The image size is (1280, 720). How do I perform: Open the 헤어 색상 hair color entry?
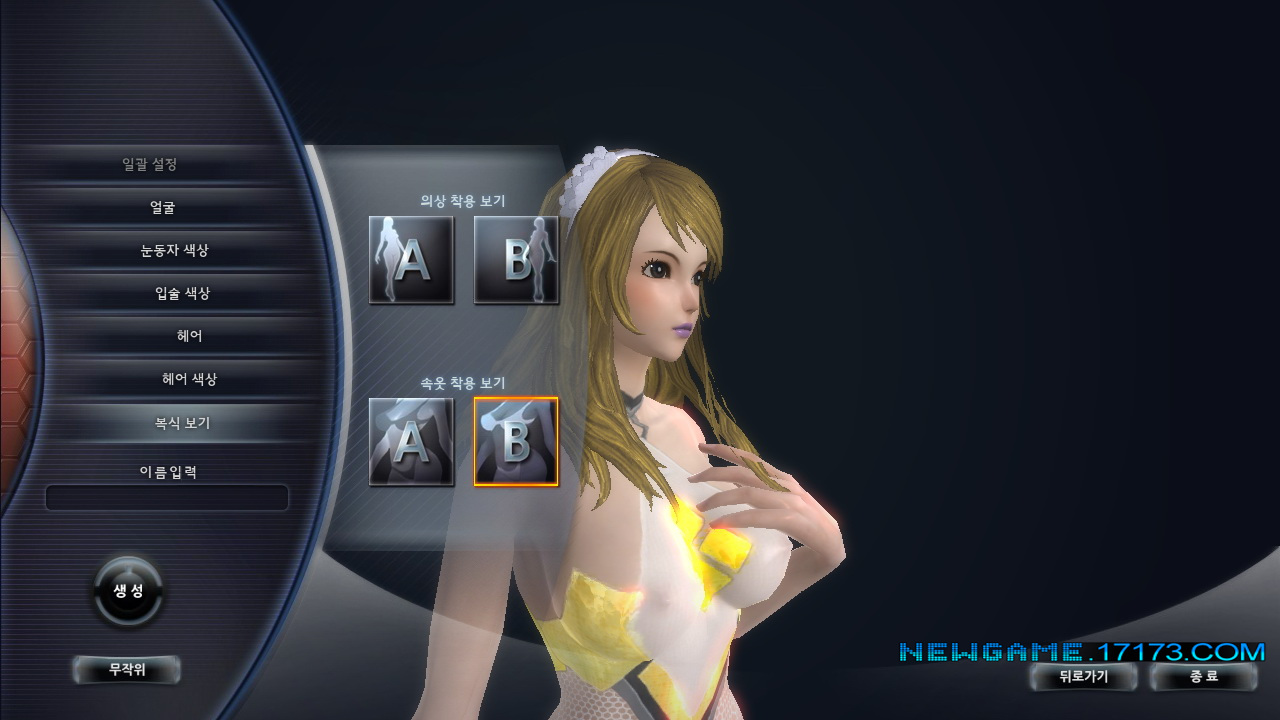(189, 380)
